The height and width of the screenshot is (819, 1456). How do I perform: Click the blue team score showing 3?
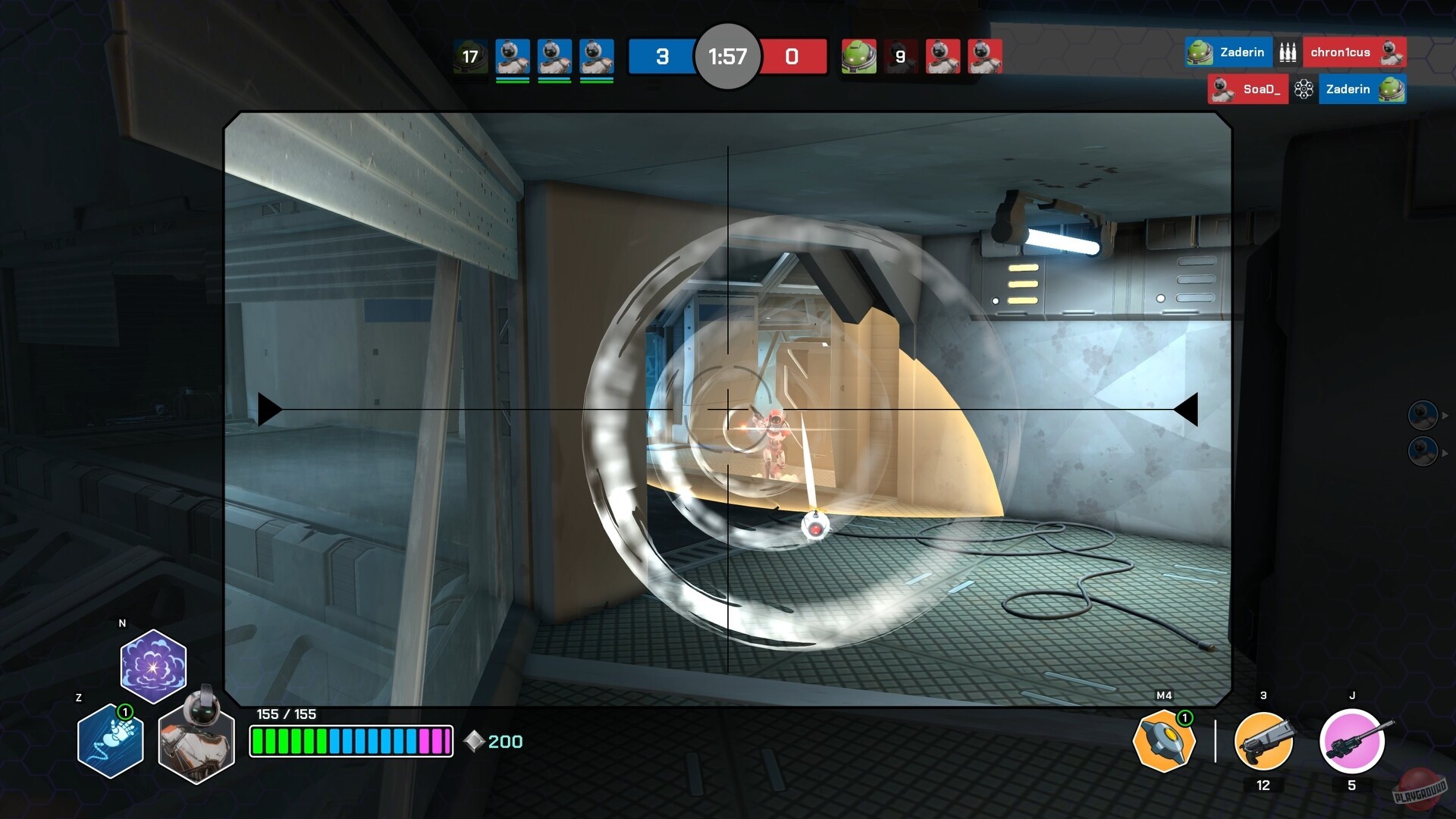pos(662,56)
